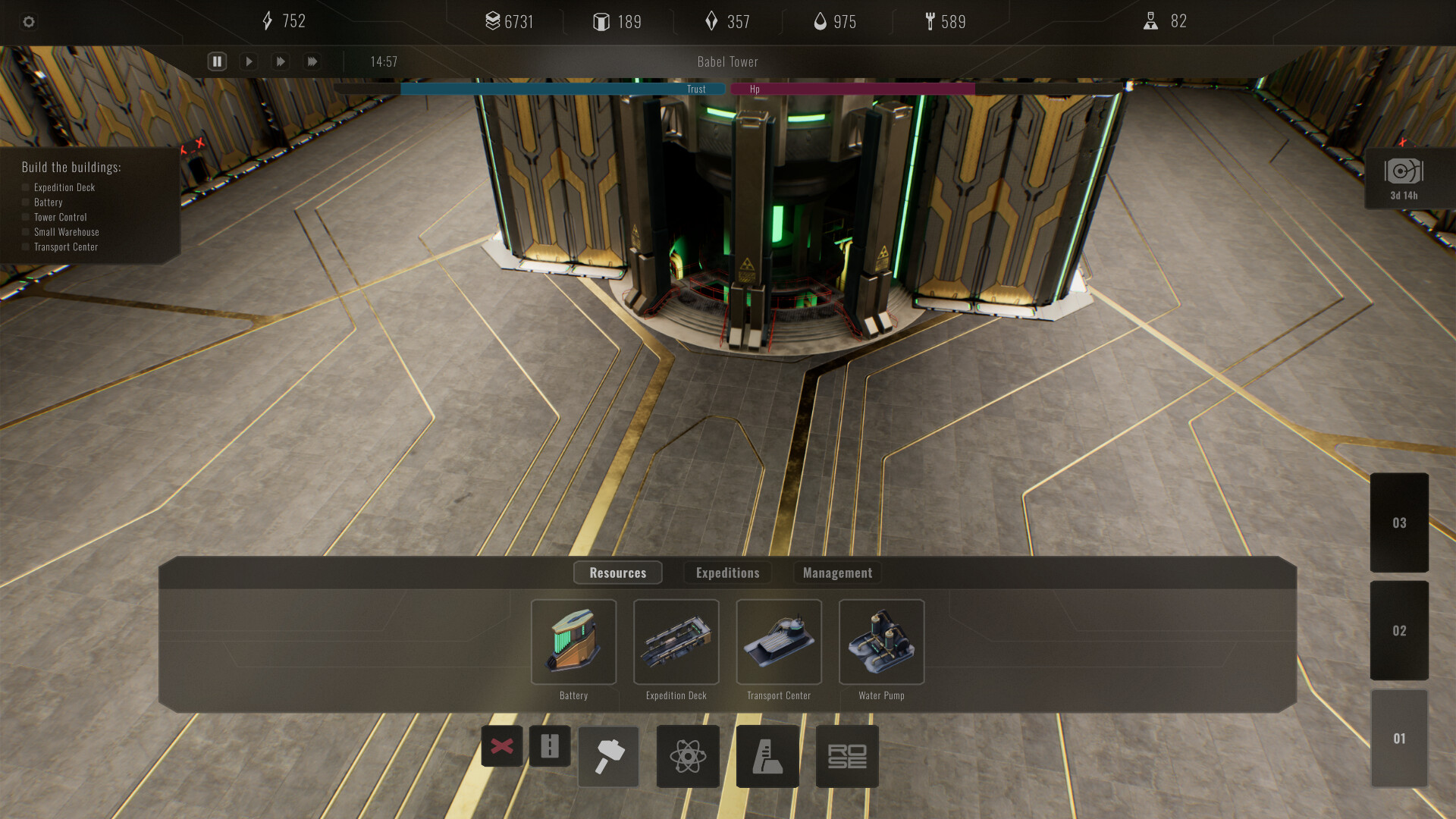This screenshot has width=1456, height=819.
Task: Open the road building tool
Action: 549,746
